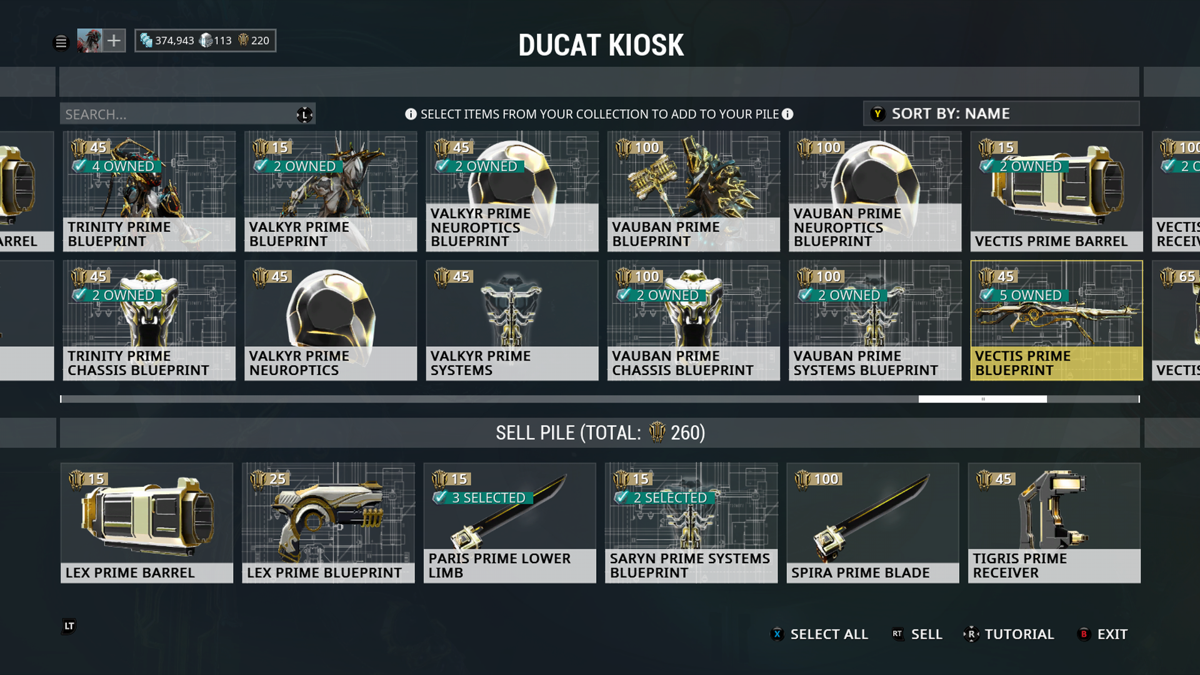This screenshot has height=675, width=1200.
Task: Select Spira Prime Blade in sell pile
Action: (873, 522)
